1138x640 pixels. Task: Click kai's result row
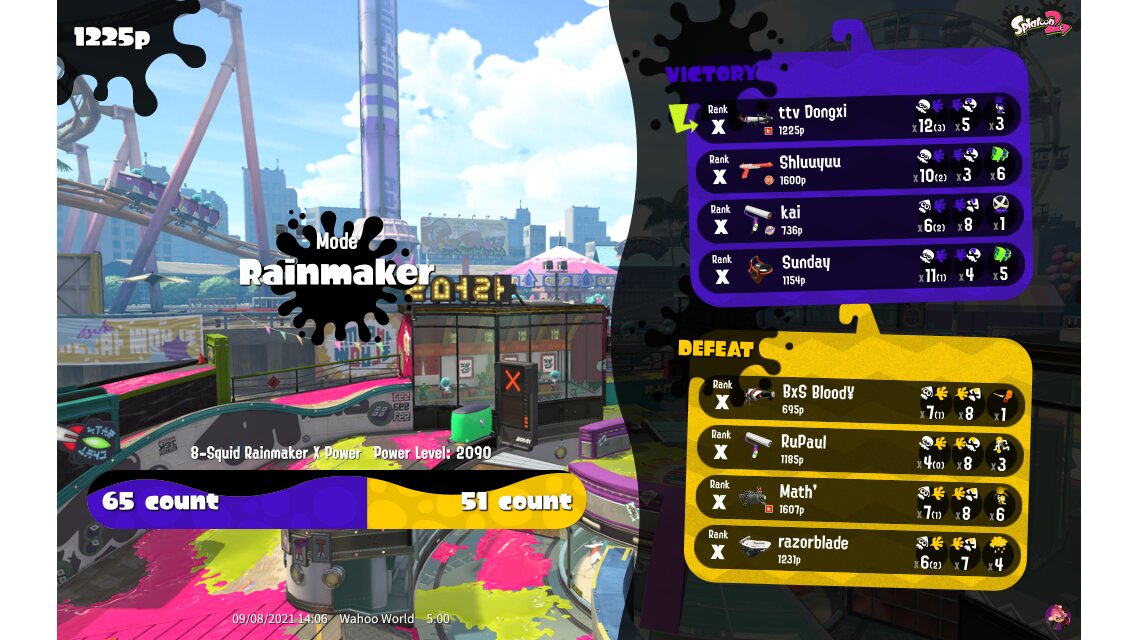(x=855, y=219)
